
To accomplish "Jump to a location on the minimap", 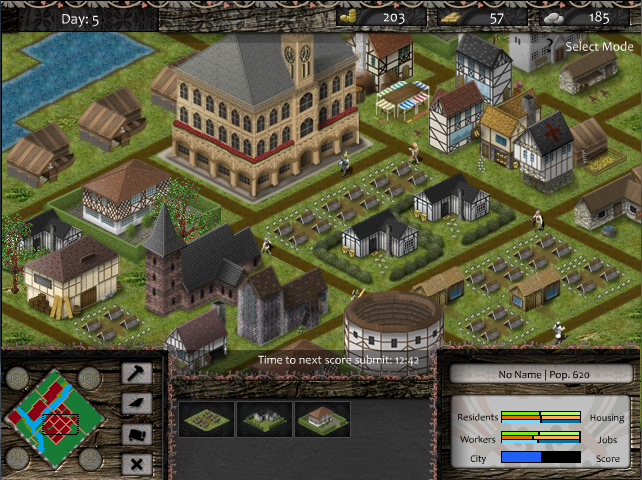I will [x=52, y=419].
